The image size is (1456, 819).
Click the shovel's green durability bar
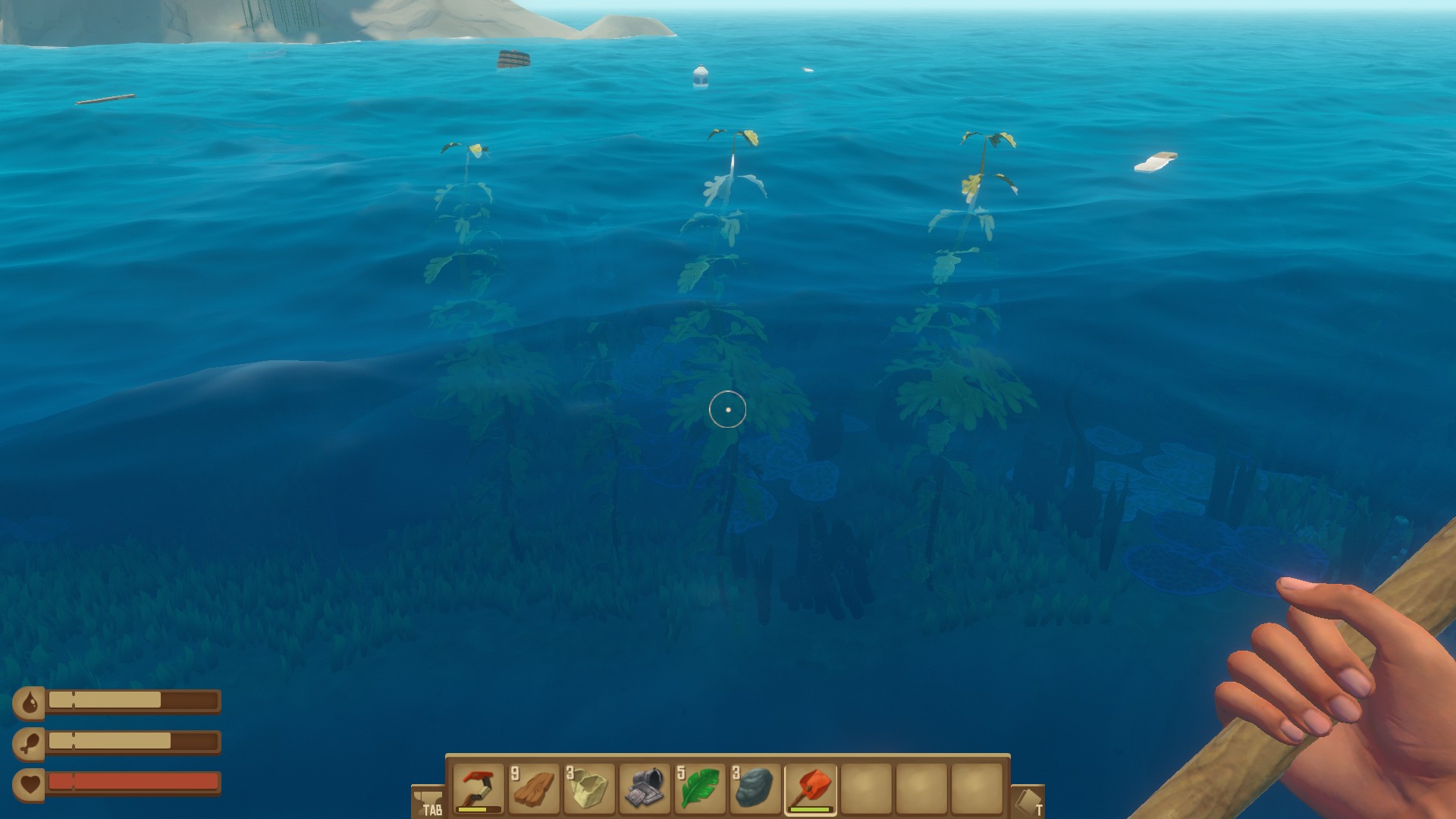click(x=811, y=808)
